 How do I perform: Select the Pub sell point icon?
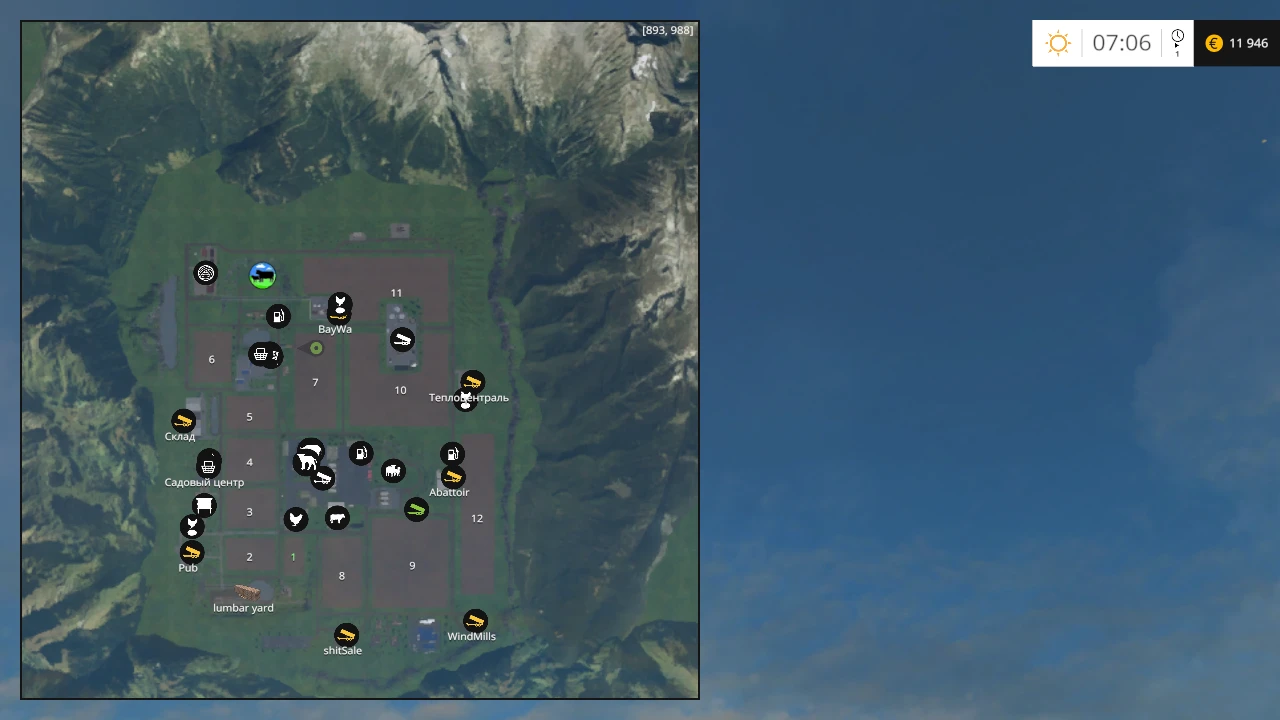(x=191, y=552)
